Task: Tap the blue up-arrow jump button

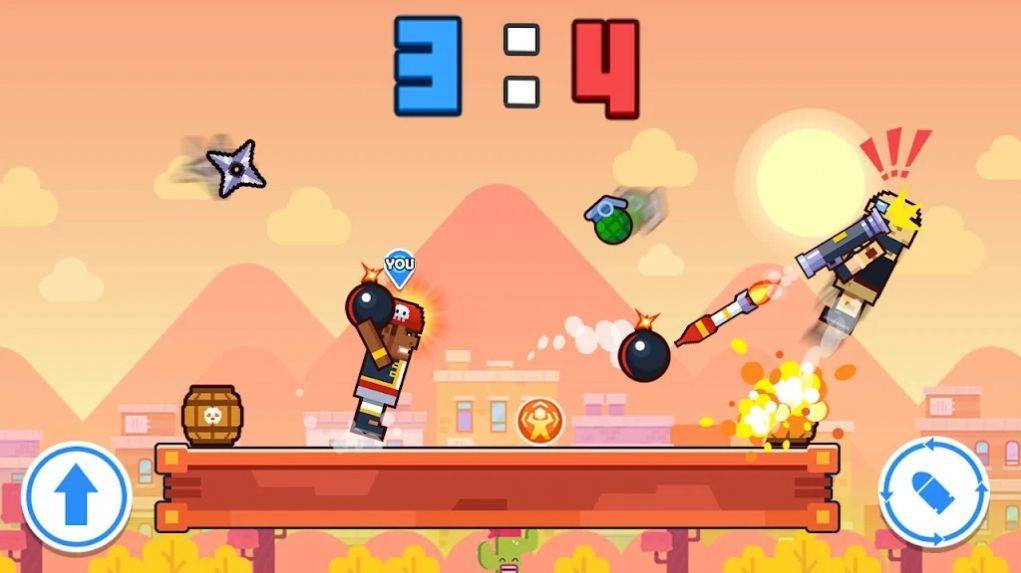Action: [x=76, y=497]
